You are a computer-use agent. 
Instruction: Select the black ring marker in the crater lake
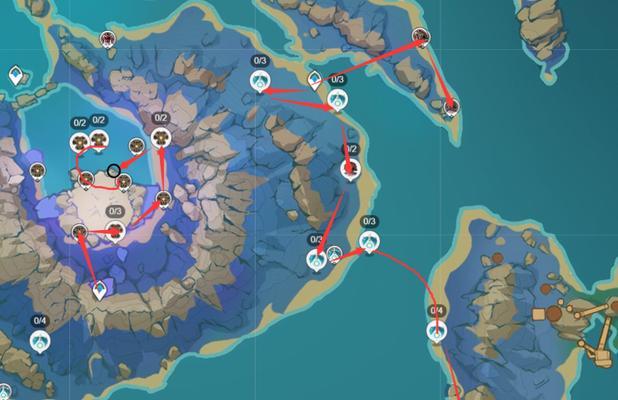(x=114, y=170)
